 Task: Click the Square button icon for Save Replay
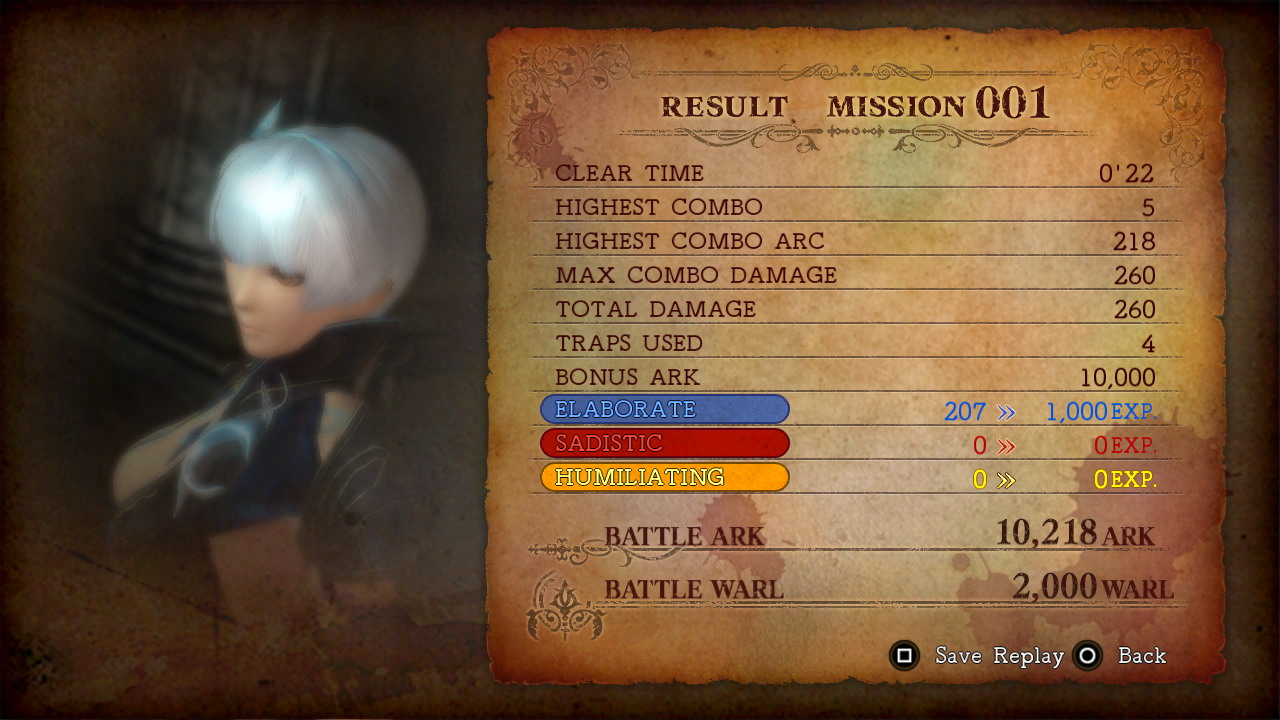coord(905,657)
